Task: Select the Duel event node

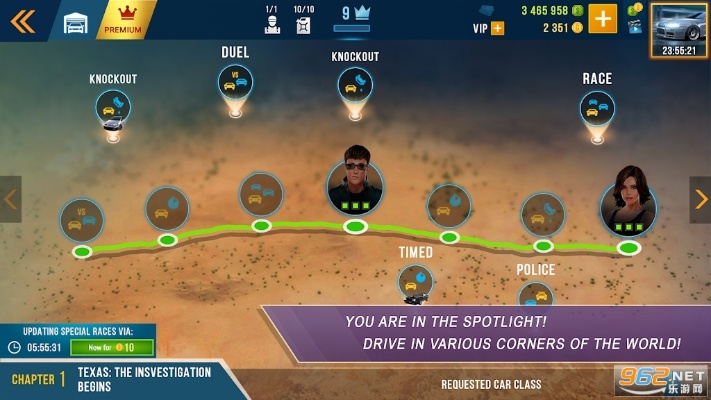Action: pyautogui.click(x=235, y=82)
